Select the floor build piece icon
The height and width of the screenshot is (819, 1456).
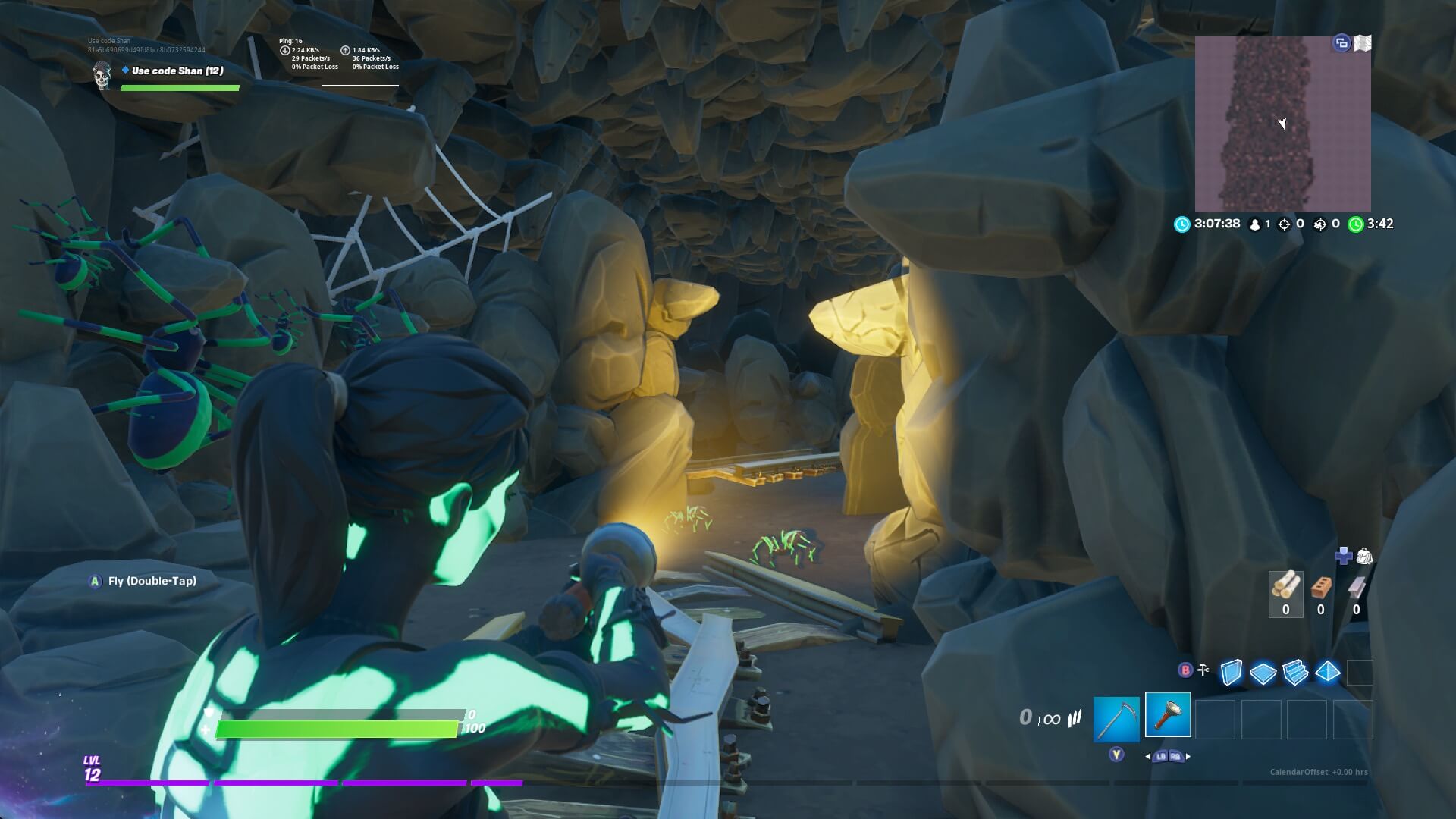point(1263,673)
